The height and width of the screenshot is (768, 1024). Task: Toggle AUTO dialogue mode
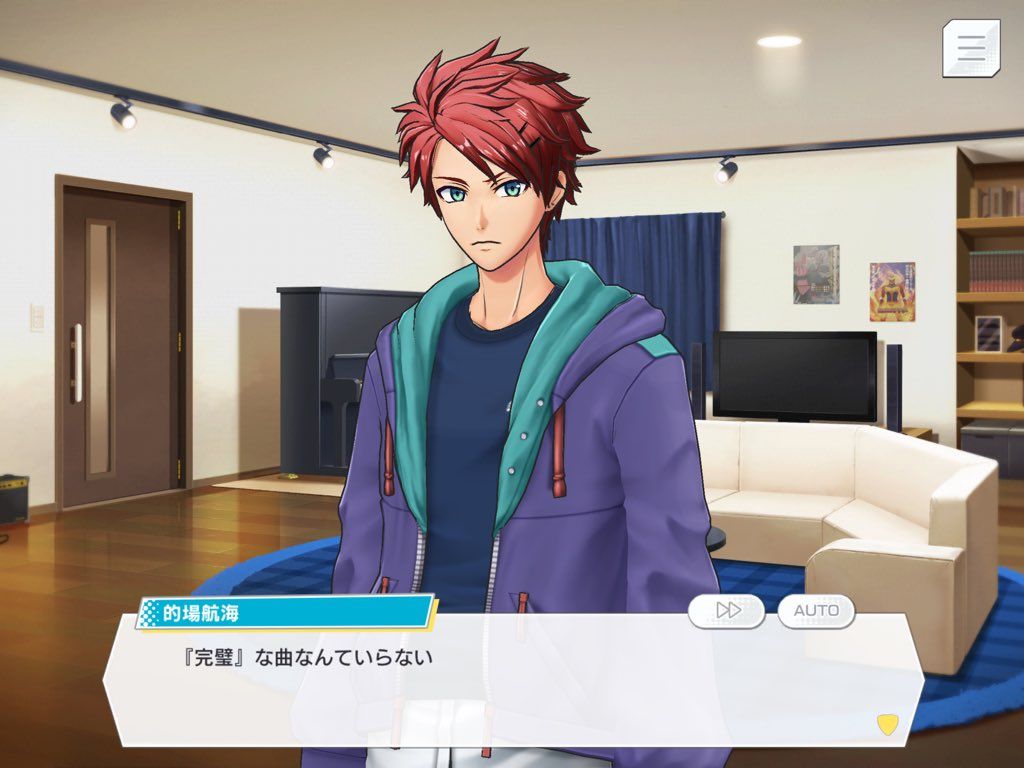tap(816, 610)
